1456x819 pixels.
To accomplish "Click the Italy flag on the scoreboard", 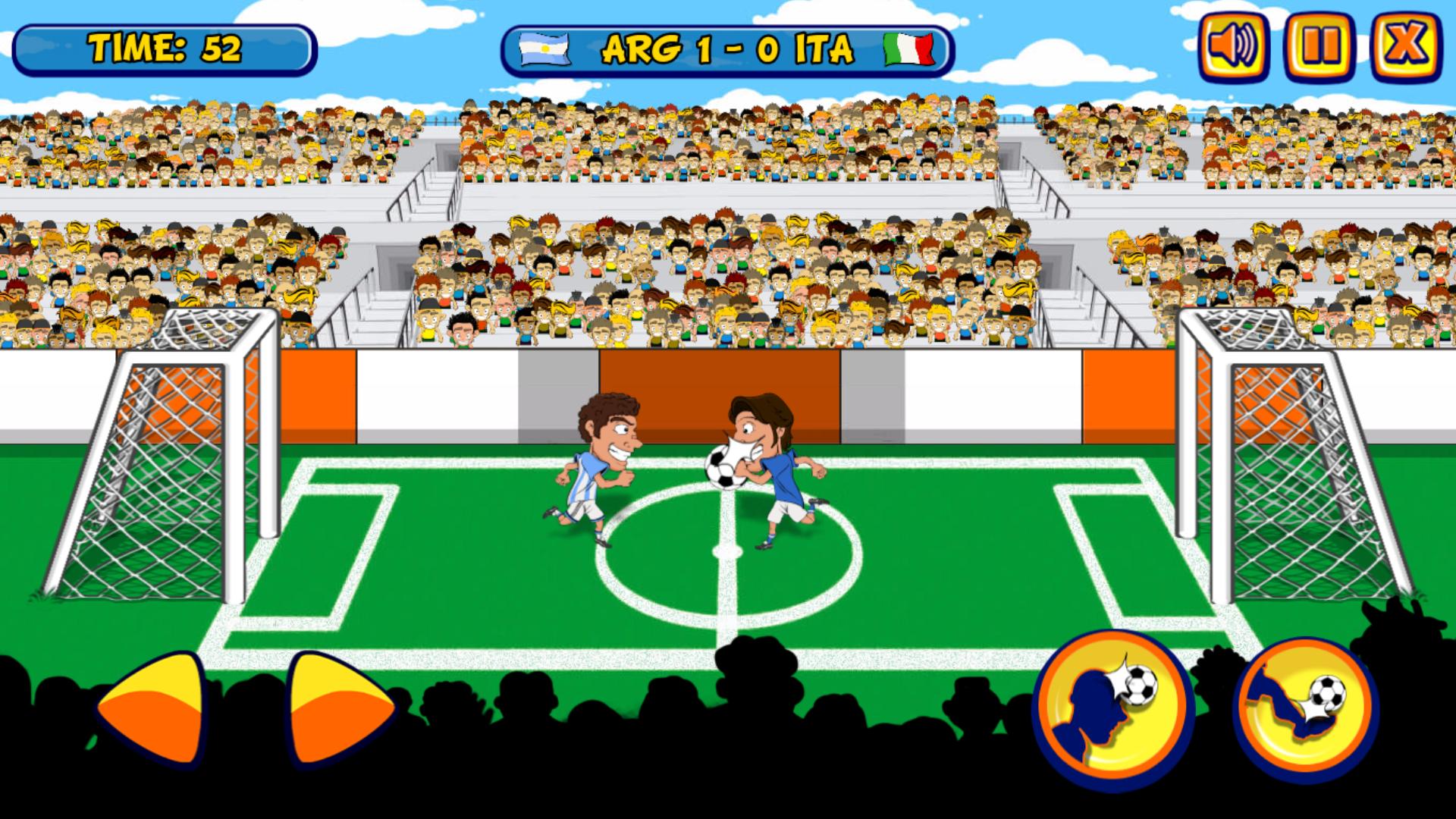I will pos(907,49).
